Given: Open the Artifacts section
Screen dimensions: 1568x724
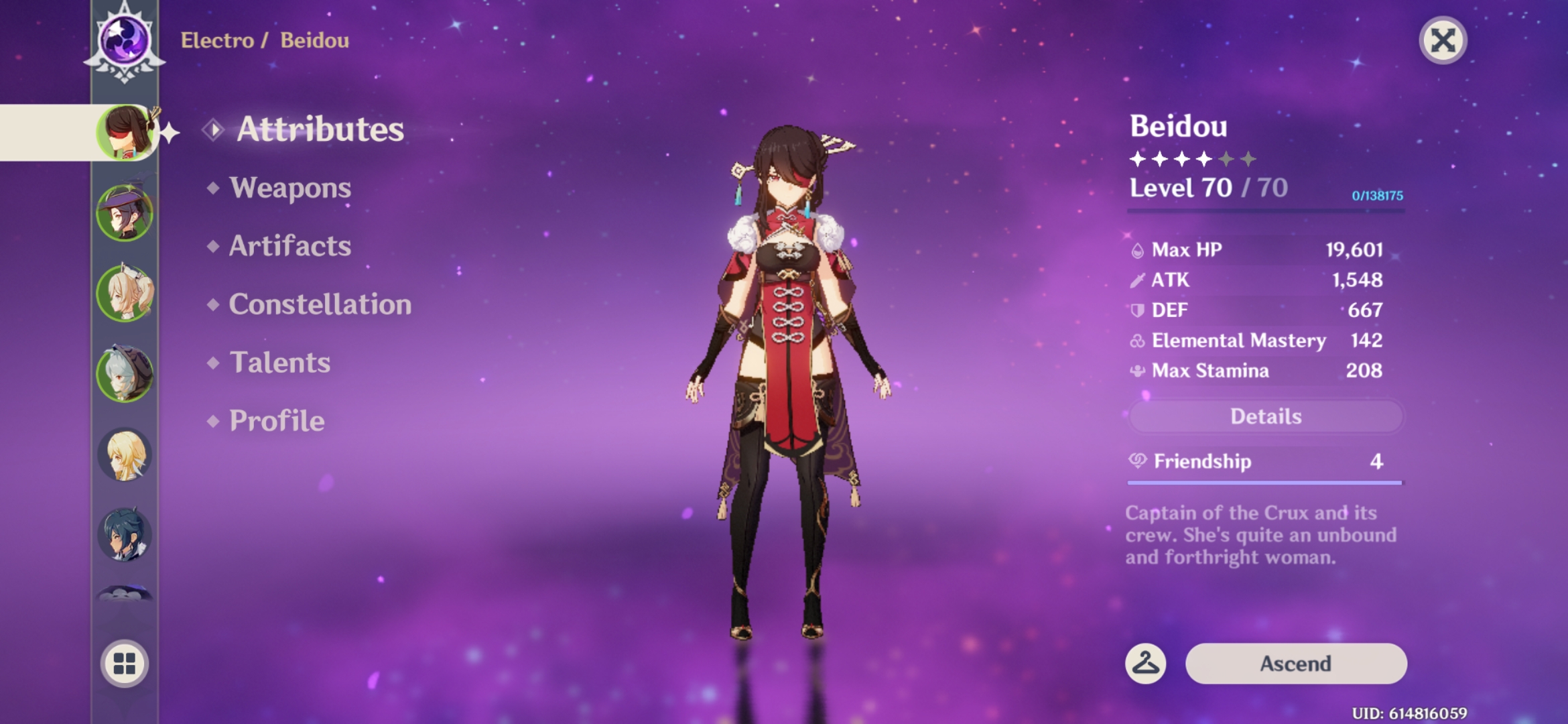Looking at the screenshot, I should point(288,246).
